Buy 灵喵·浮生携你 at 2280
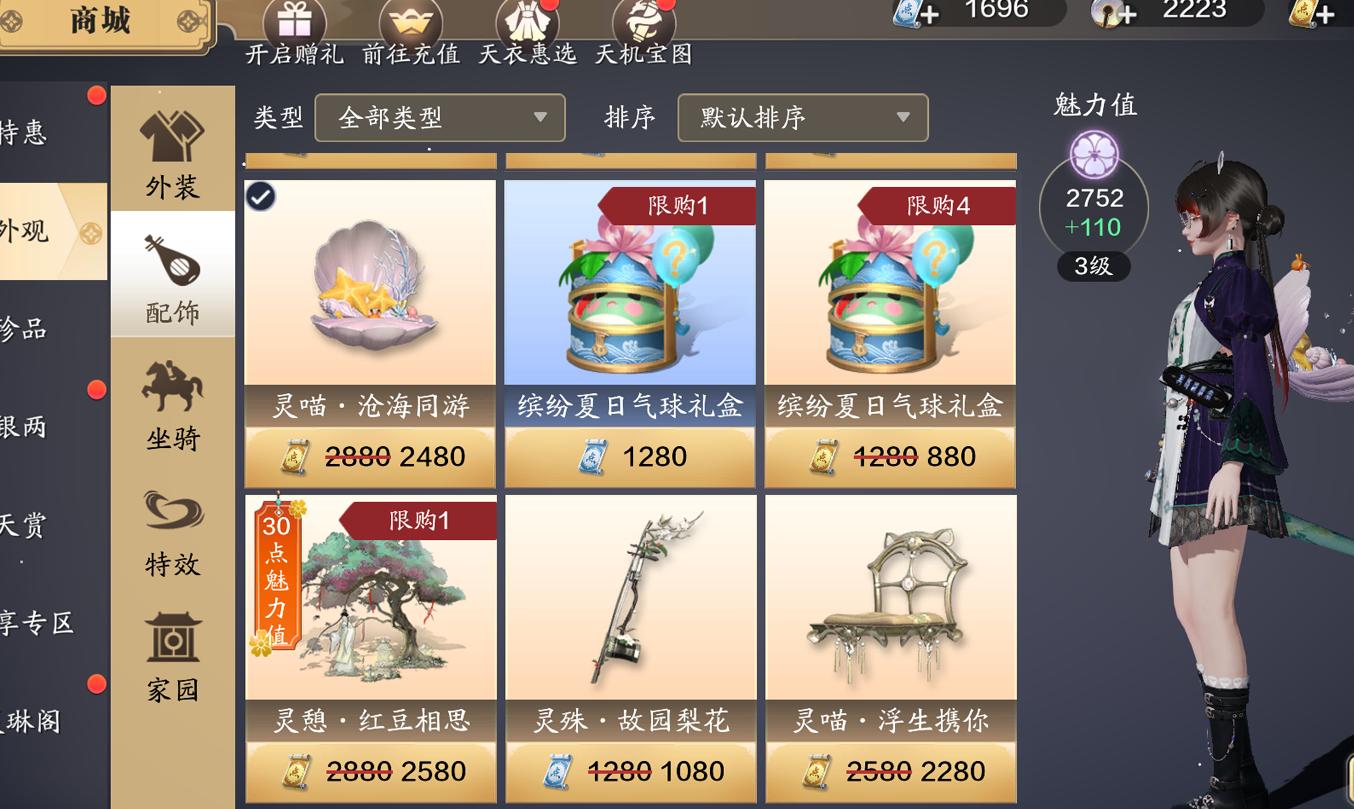The width and height of the screenshot is (1354, 809). (x=890, y=770)
